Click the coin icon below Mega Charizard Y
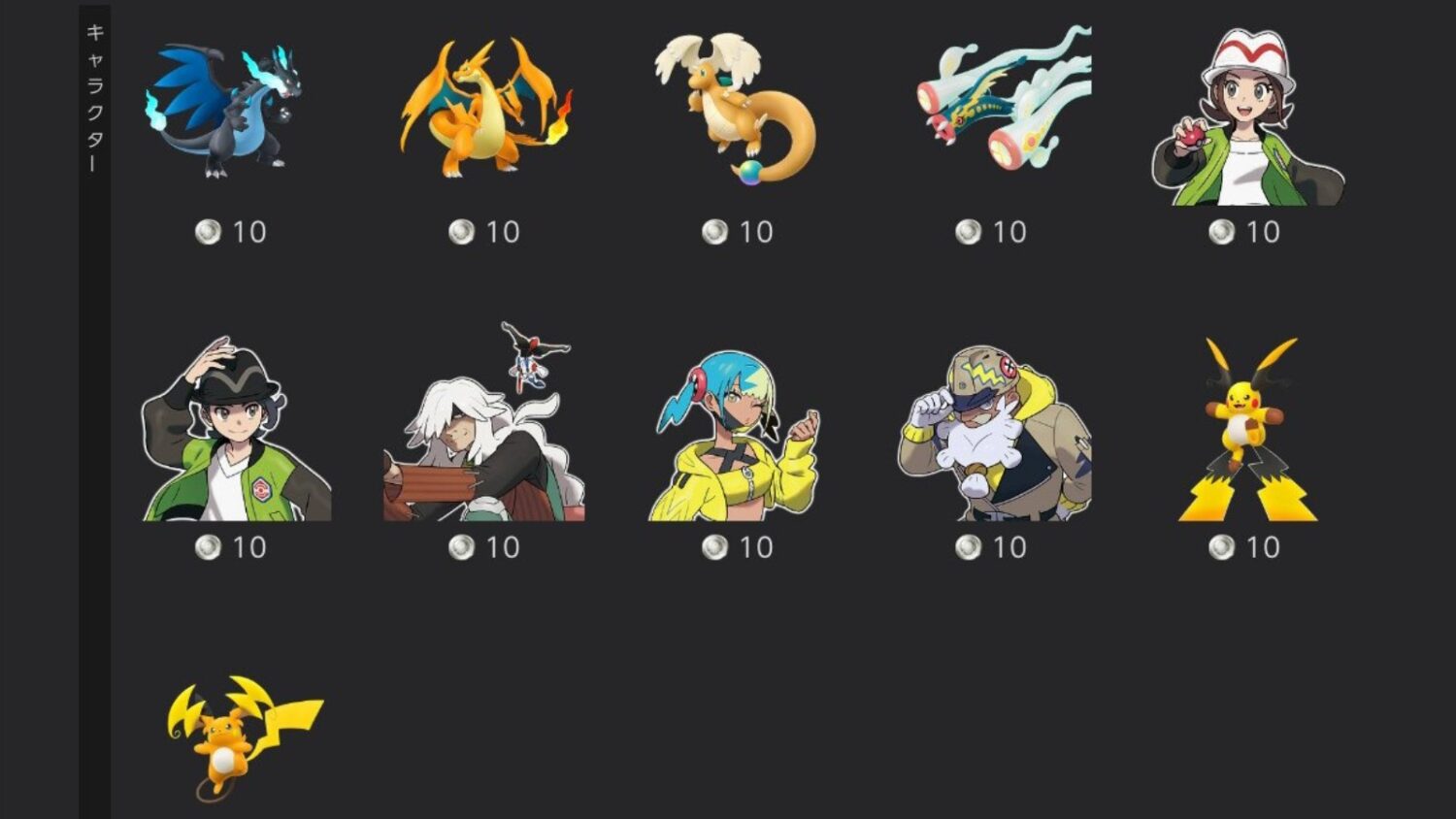 [461, 232]
